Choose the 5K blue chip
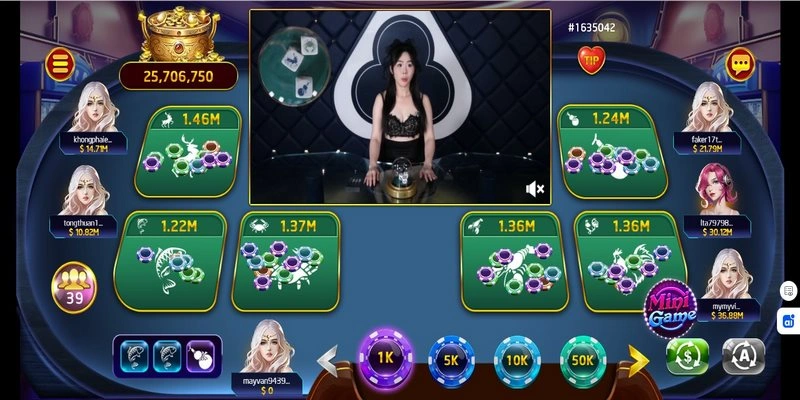 click(x=451, y=359)
